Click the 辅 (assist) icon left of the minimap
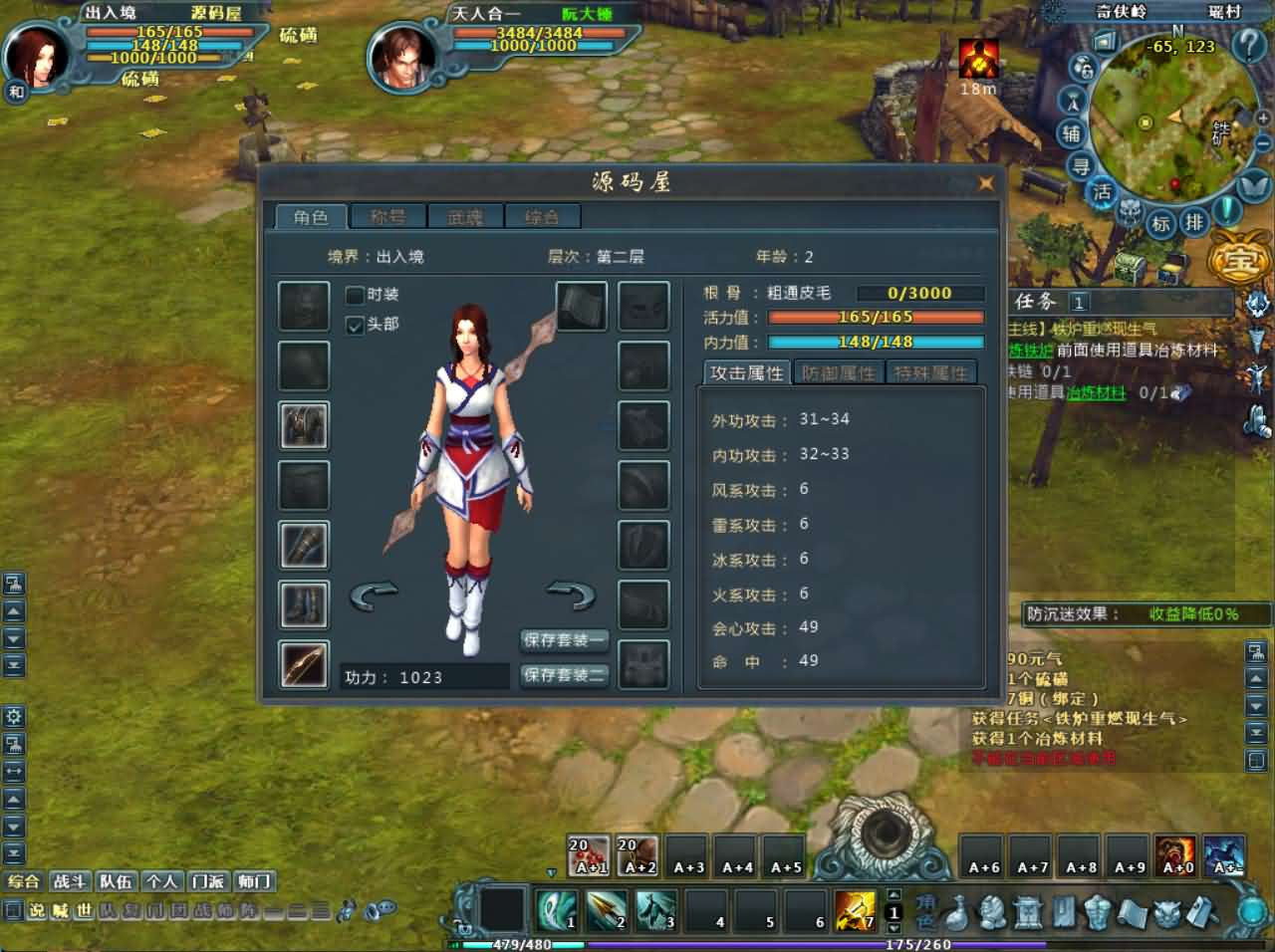 (1073, 133)
